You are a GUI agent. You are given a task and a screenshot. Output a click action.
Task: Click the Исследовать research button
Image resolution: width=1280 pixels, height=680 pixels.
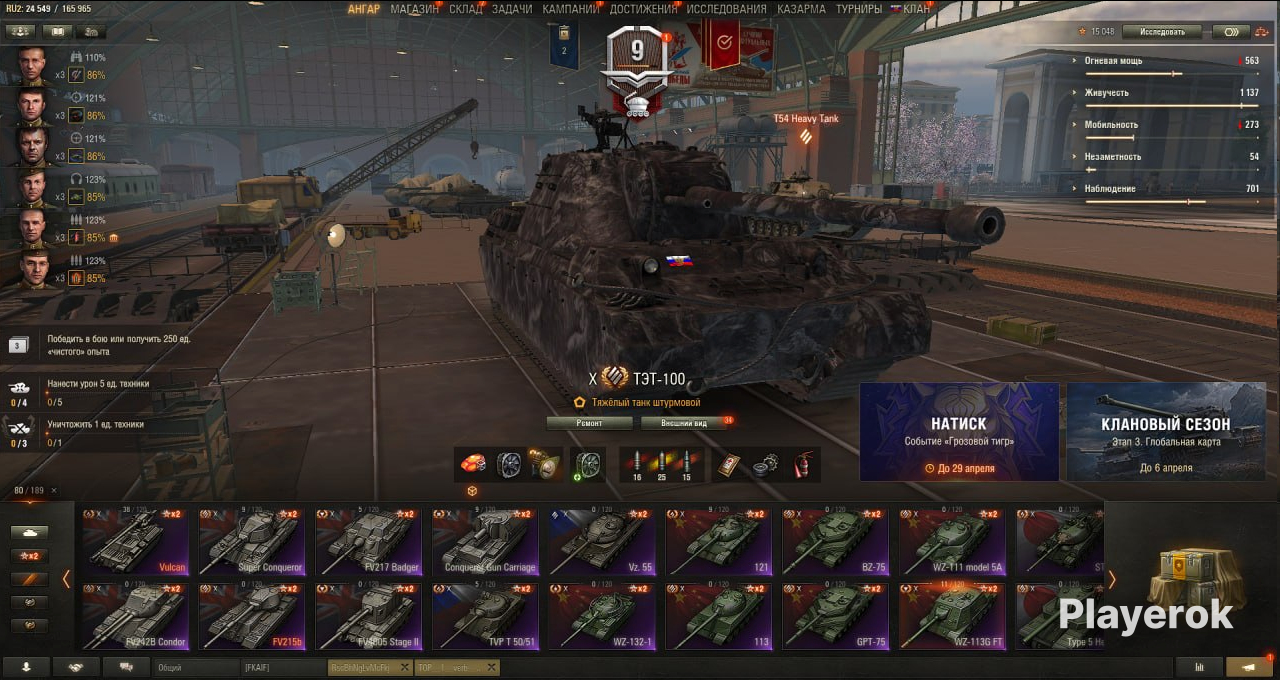1162,32
